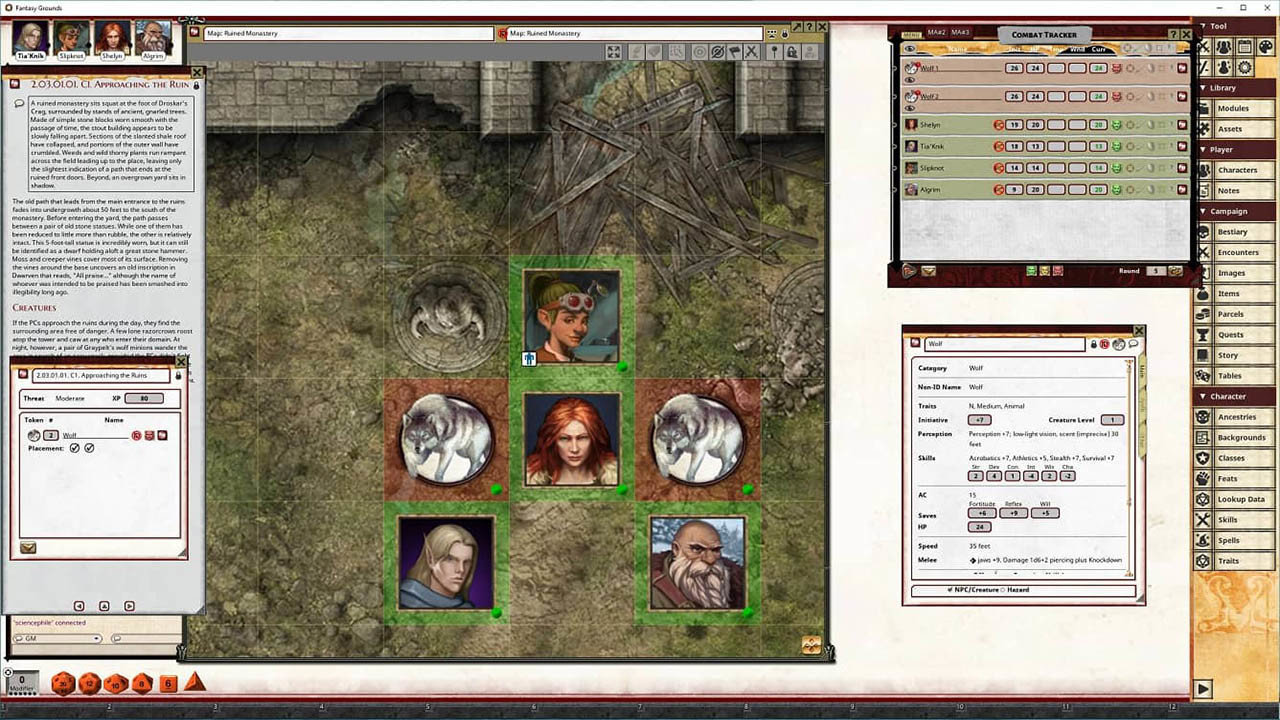Toggle Wolf 1's visibility eye in the combat tracker

pyautogui.click(x=909, y=78)
